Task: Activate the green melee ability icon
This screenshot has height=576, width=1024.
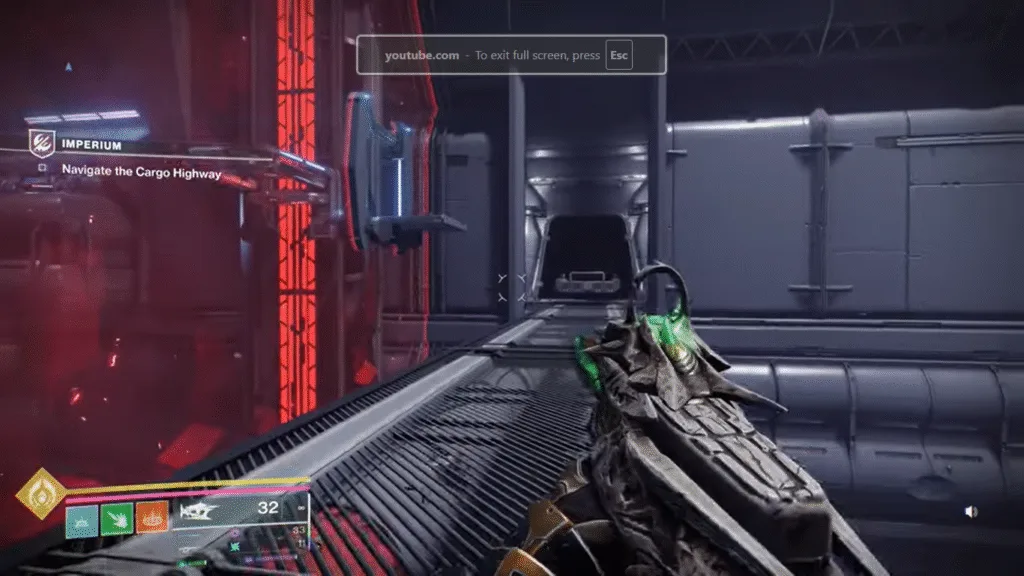Action: pyautogui.click(x=117, y=518)
